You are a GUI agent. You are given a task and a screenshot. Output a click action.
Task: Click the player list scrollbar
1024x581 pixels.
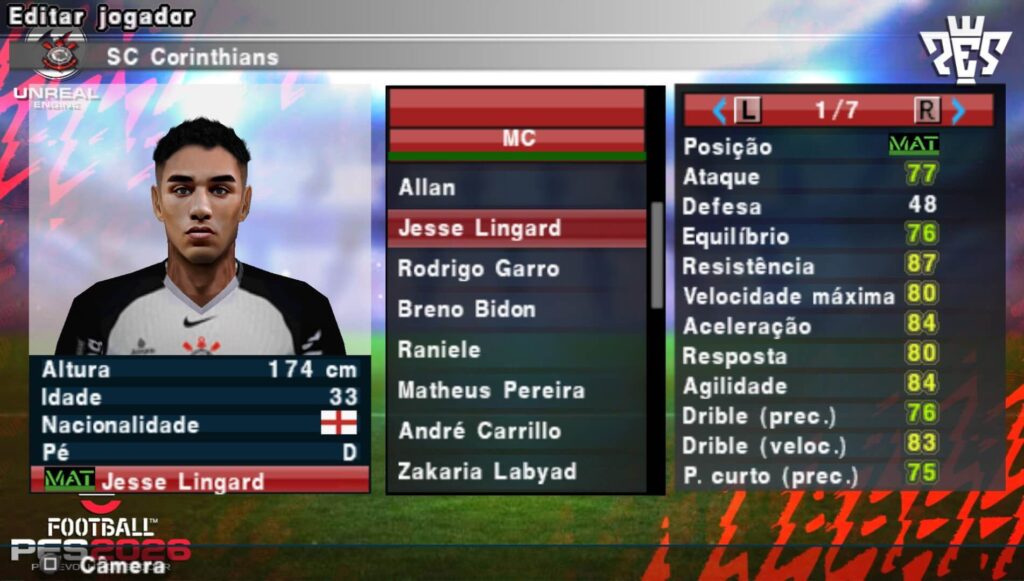tap(656, 255)
